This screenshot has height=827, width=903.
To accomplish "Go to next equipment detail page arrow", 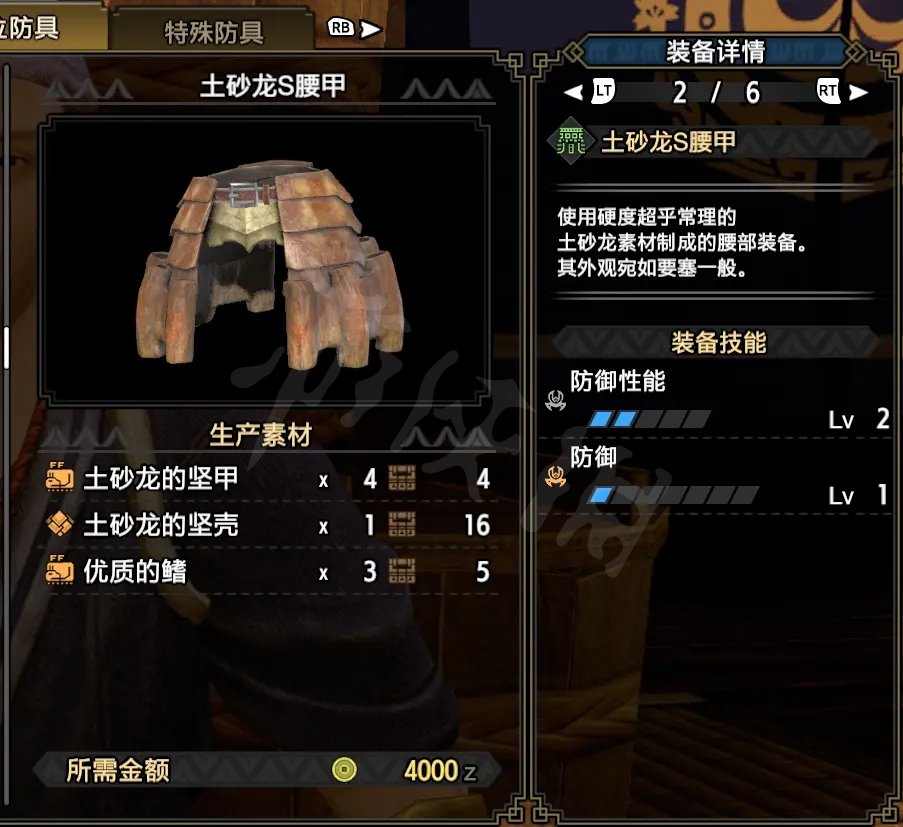I will [857, 93].
